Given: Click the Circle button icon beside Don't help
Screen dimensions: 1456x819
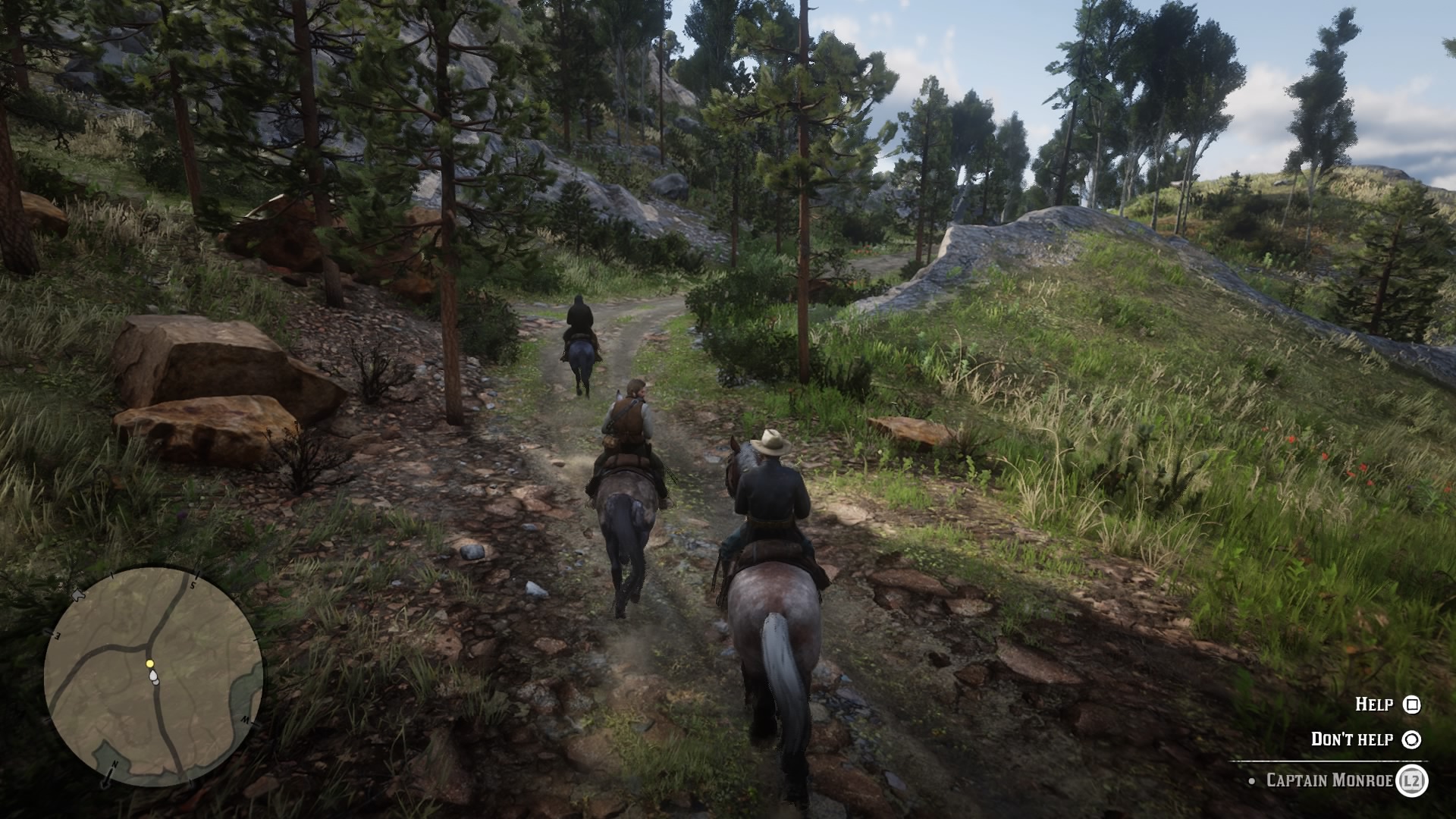Looking at the screenshot, I should point(1414,740).
